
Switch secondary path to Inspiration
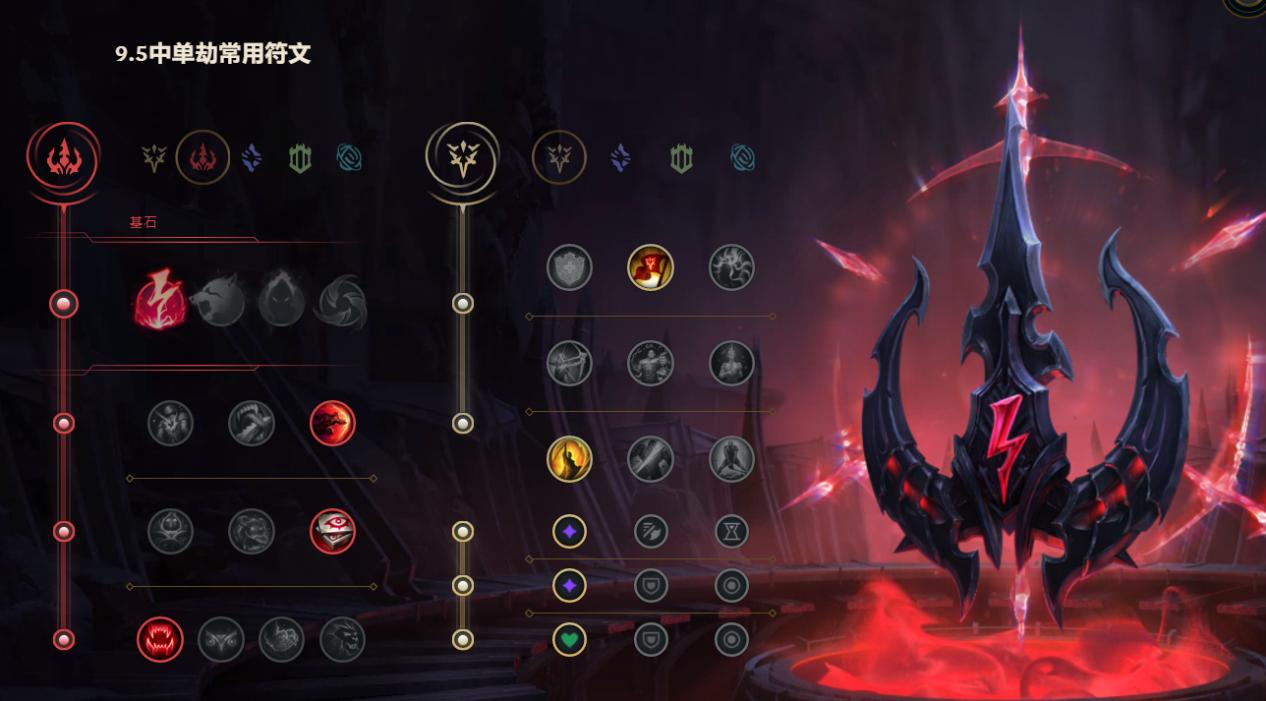(x=742, y=157)
